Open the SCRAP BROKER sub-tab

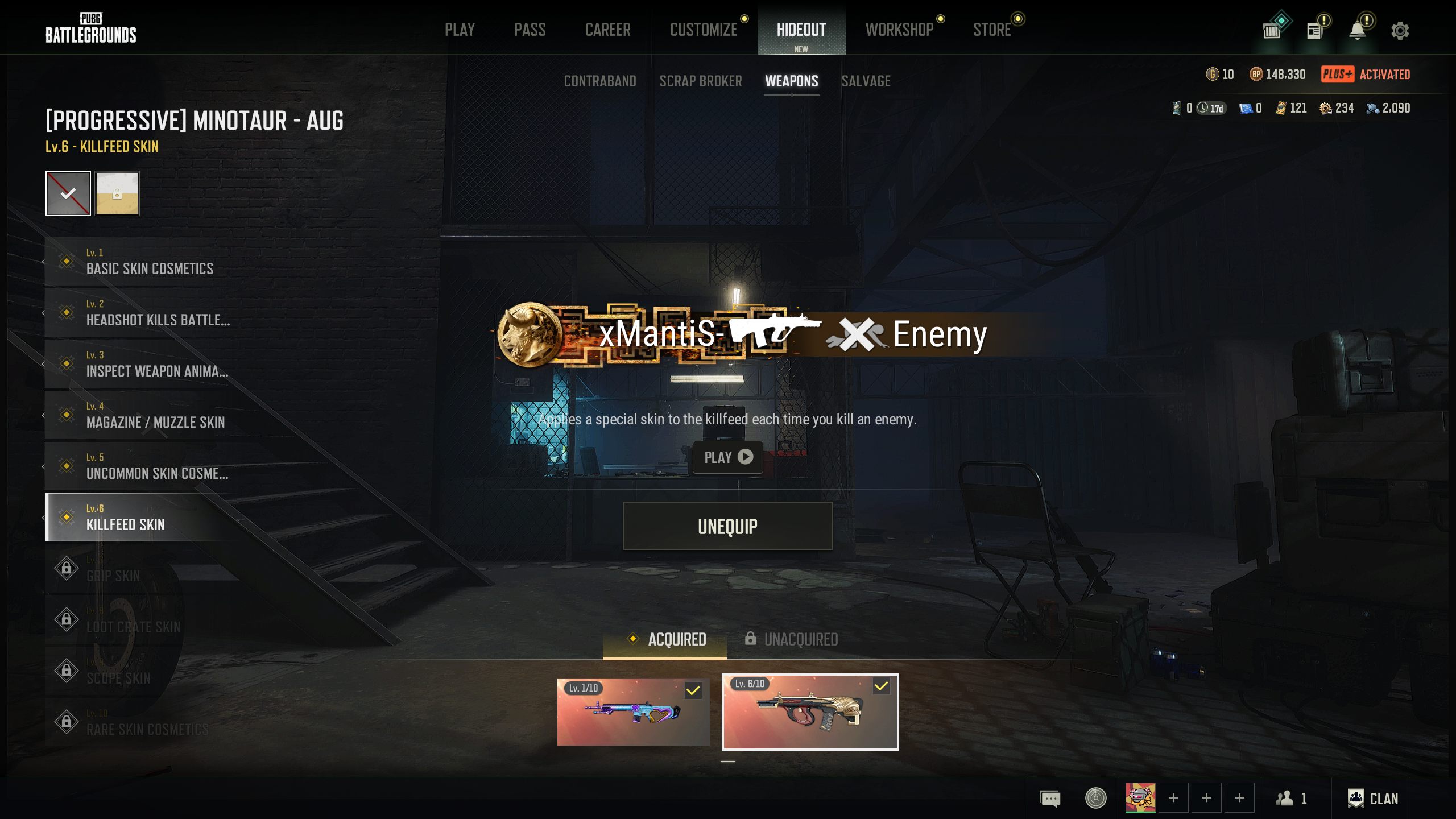[x=700, y=81]
